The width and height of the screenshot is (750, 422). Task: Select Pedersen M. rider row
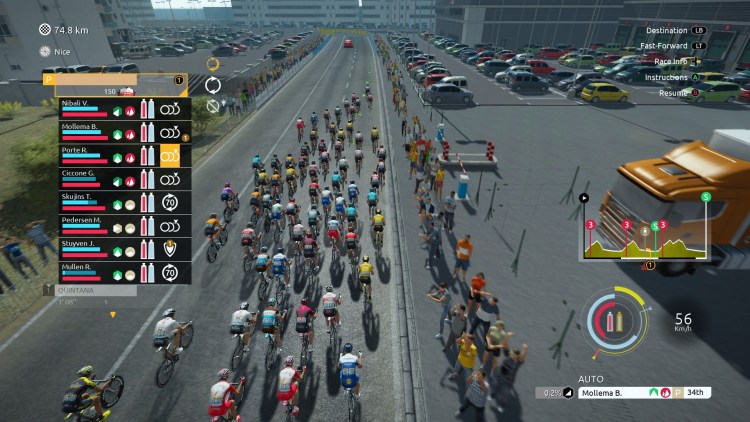click(x=82, y=224)
